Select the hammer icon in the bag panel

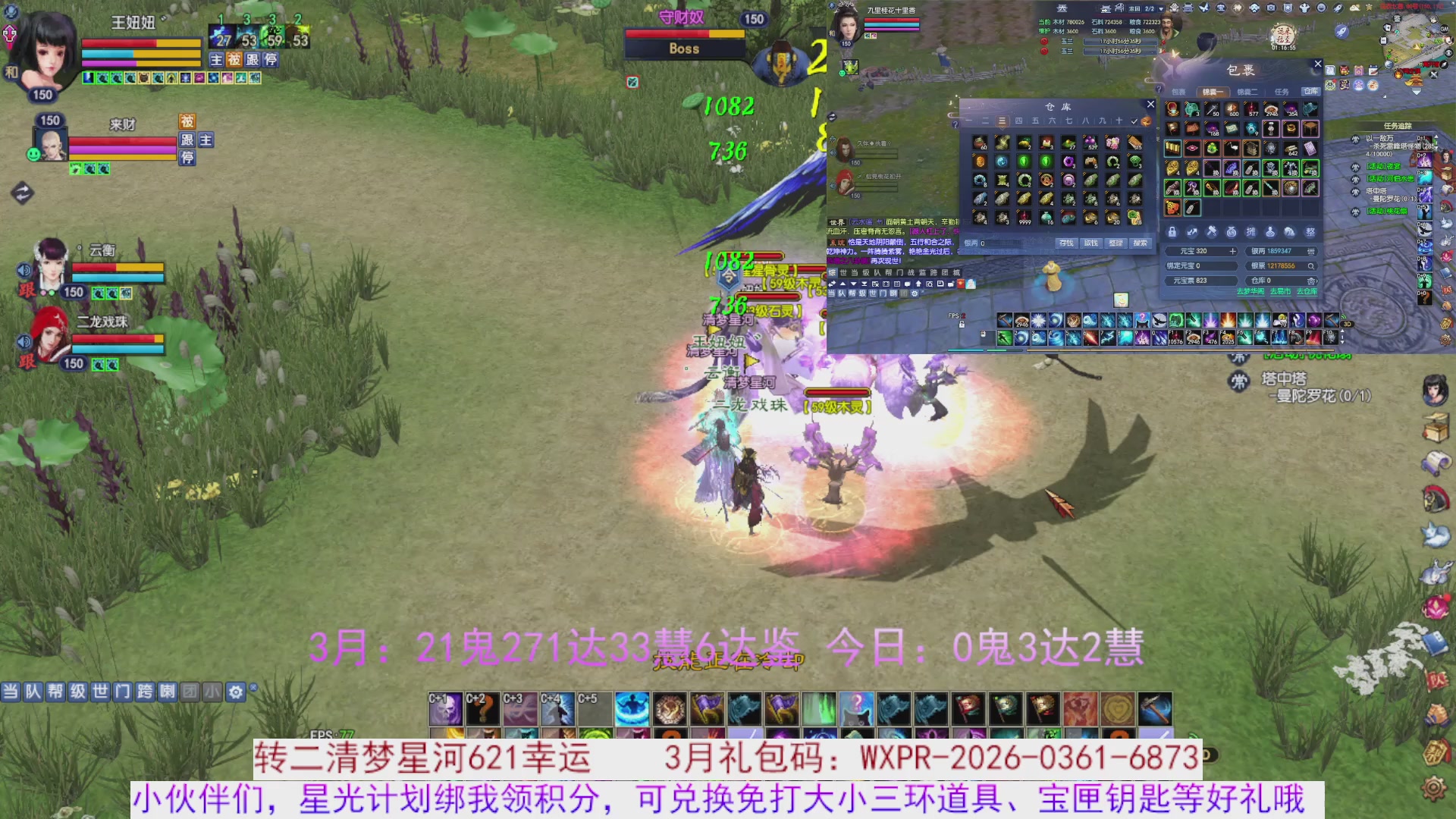[1212, 231]
